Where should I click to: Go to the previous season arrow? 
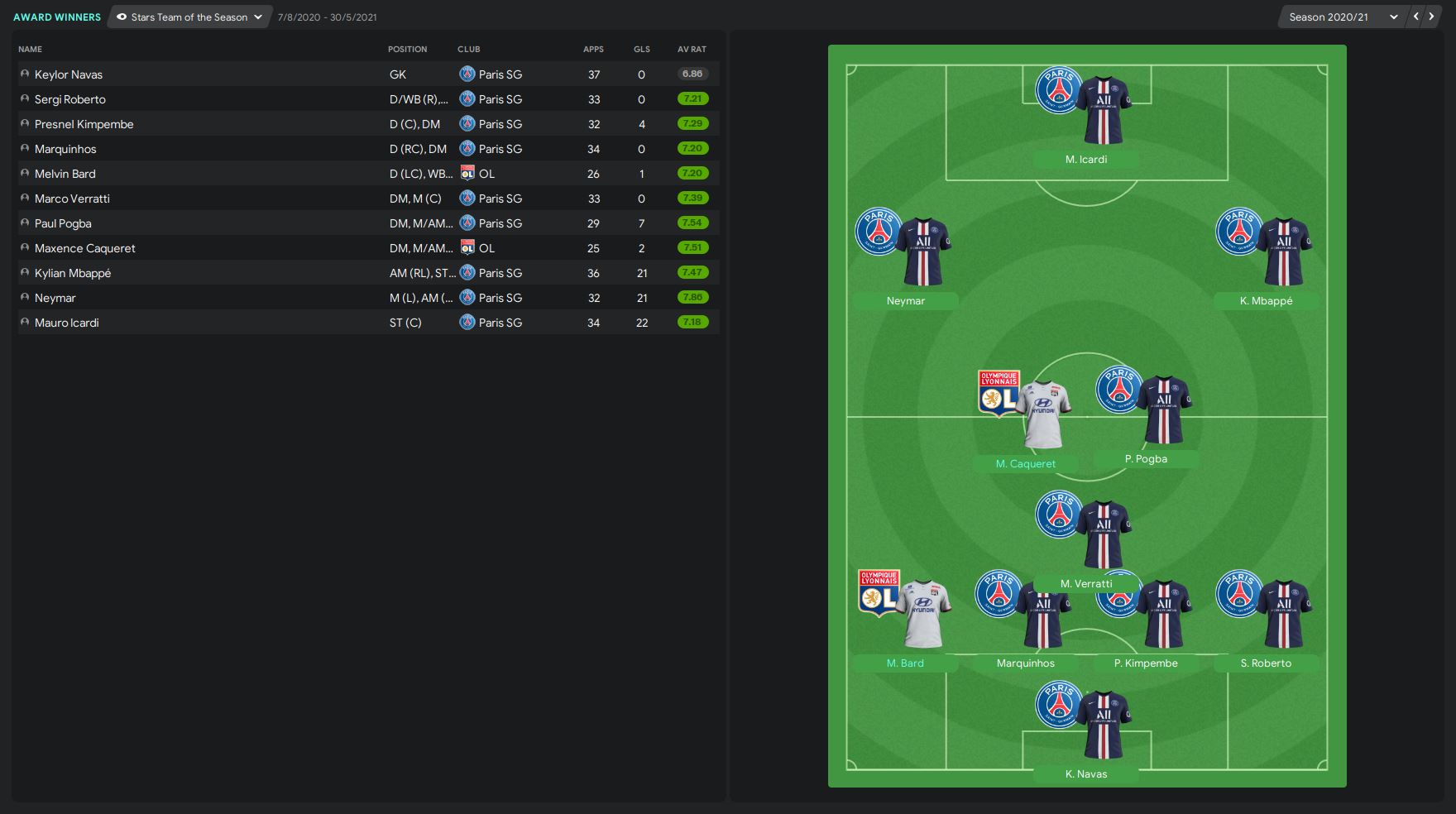click(1416, 17)
